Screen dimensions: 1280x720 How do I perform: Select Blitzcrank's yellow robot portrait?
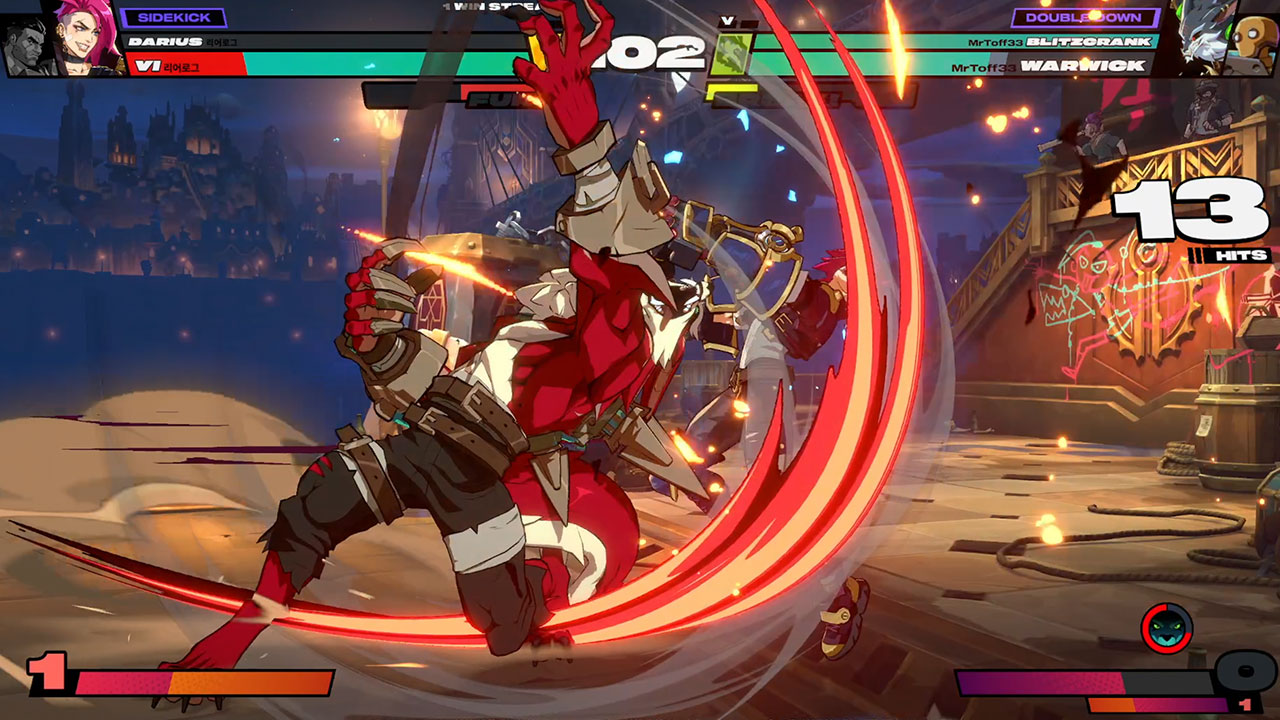click(x=1254, y=40)
